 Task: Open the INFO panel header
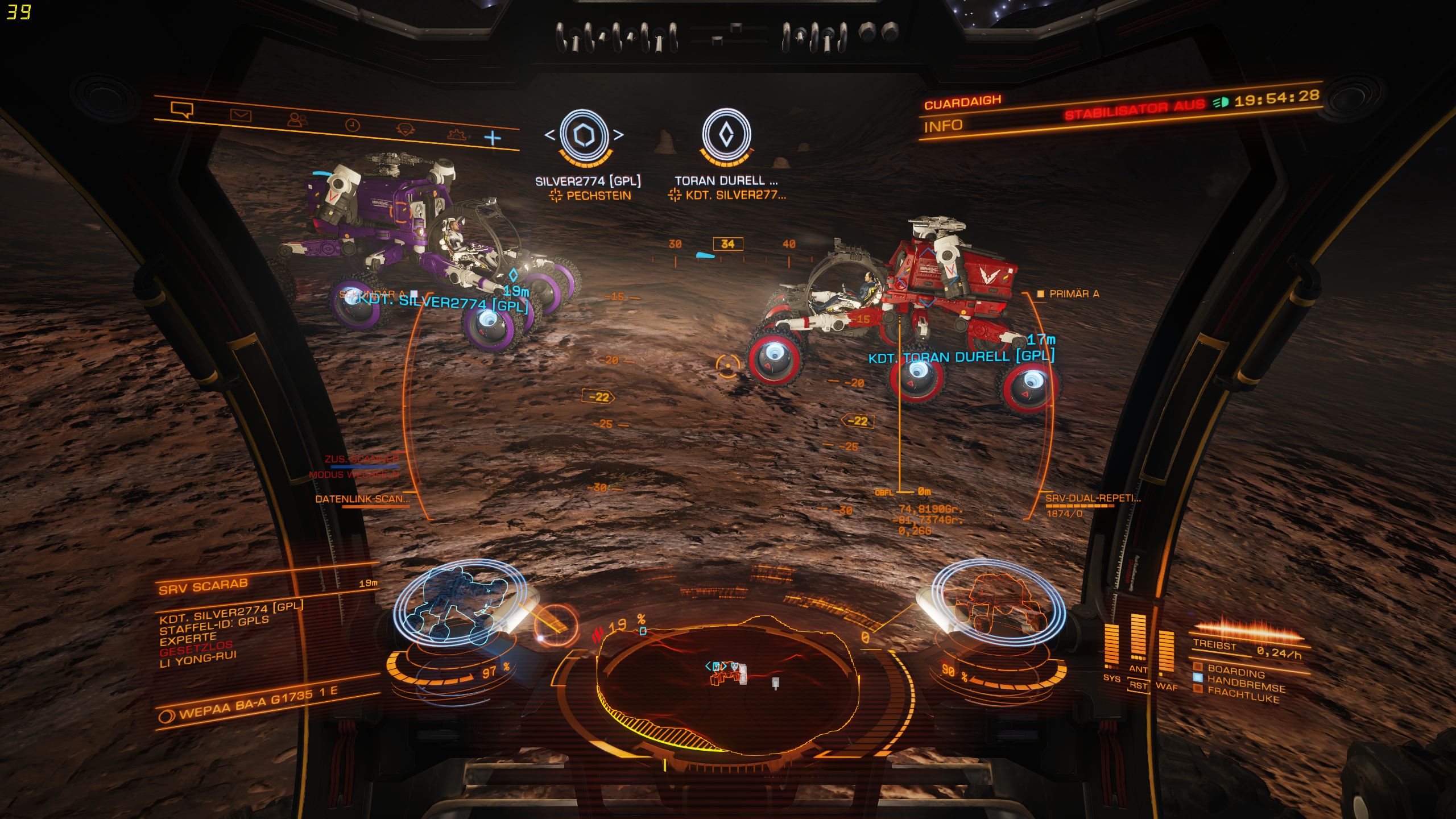[x=942, y=126]
